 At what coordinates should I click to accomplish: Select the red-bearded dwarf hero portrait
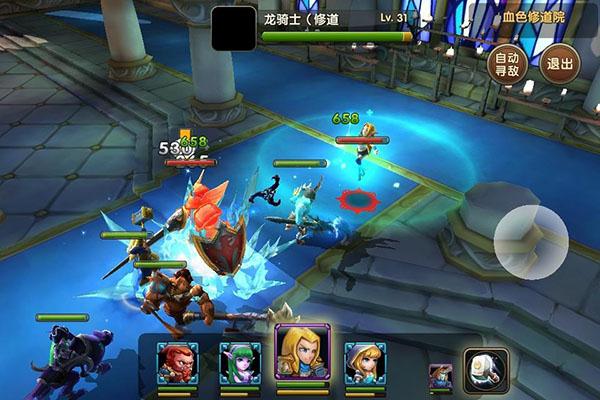(178, 364)
